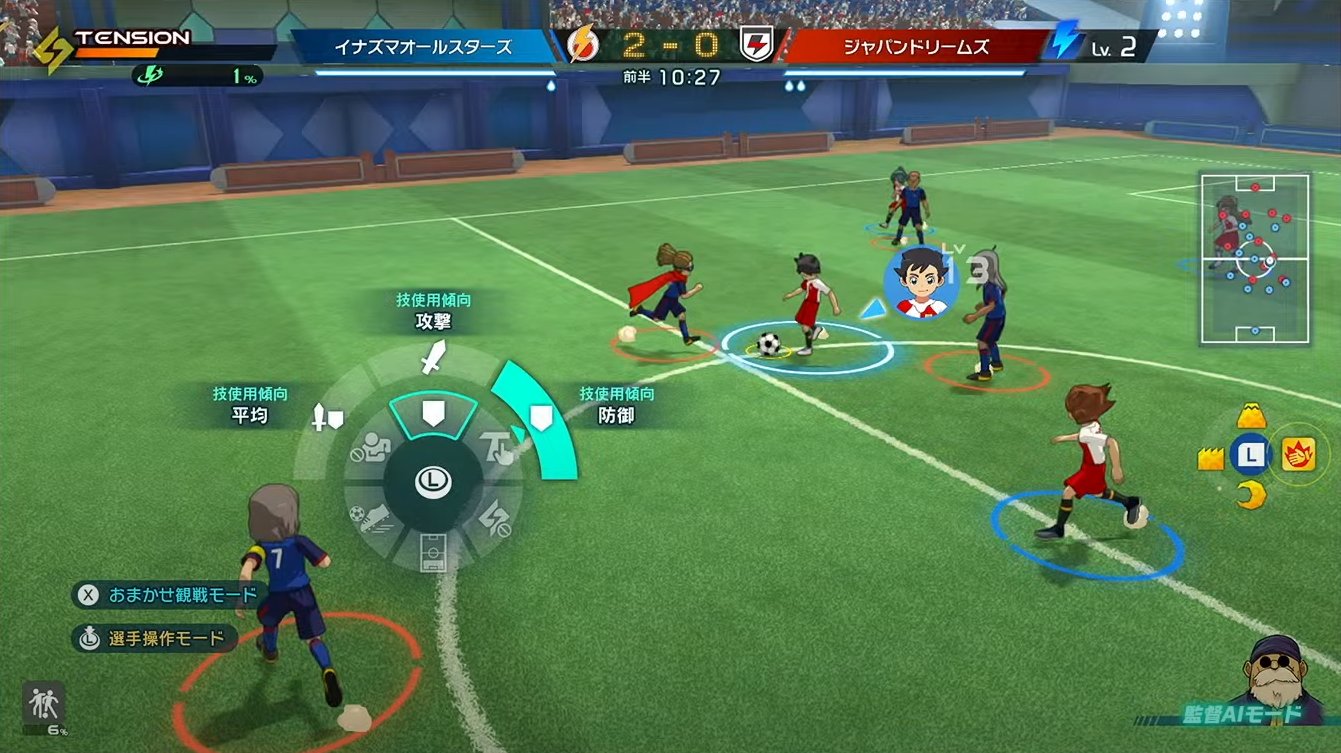Choose the sword-and-shield balanced tendency
This screenshot has width=1341, height=753.
[328, 416]
